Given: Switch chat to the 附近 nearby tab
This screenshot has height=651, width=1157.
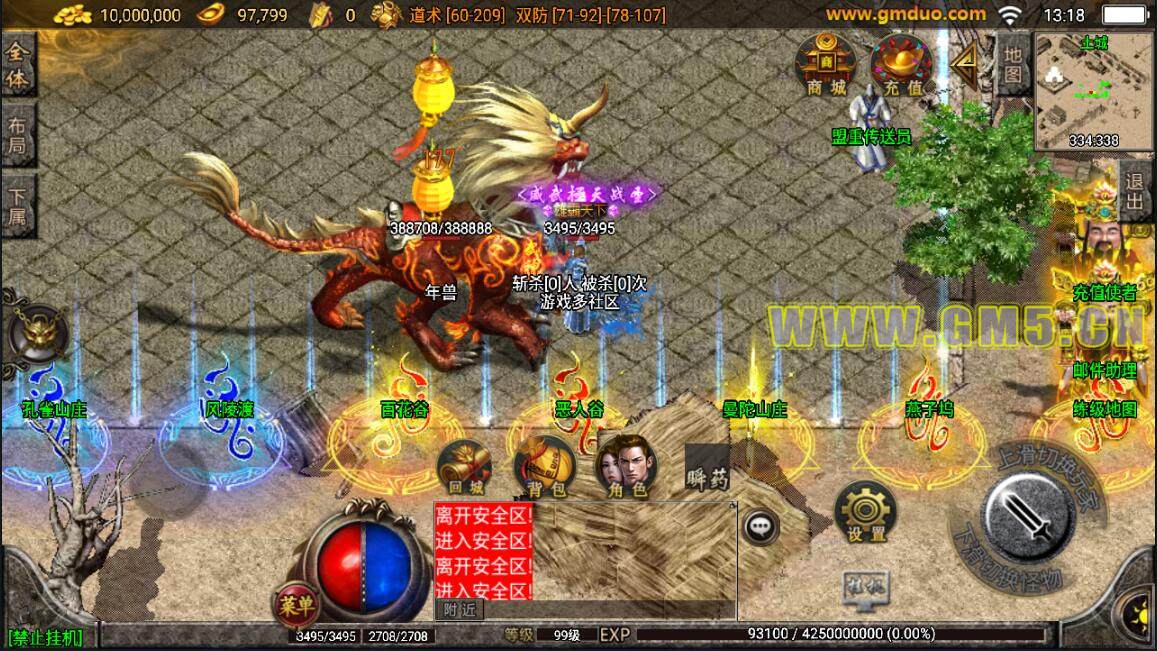Looking at the screenshot, I should tap(459, 609).
